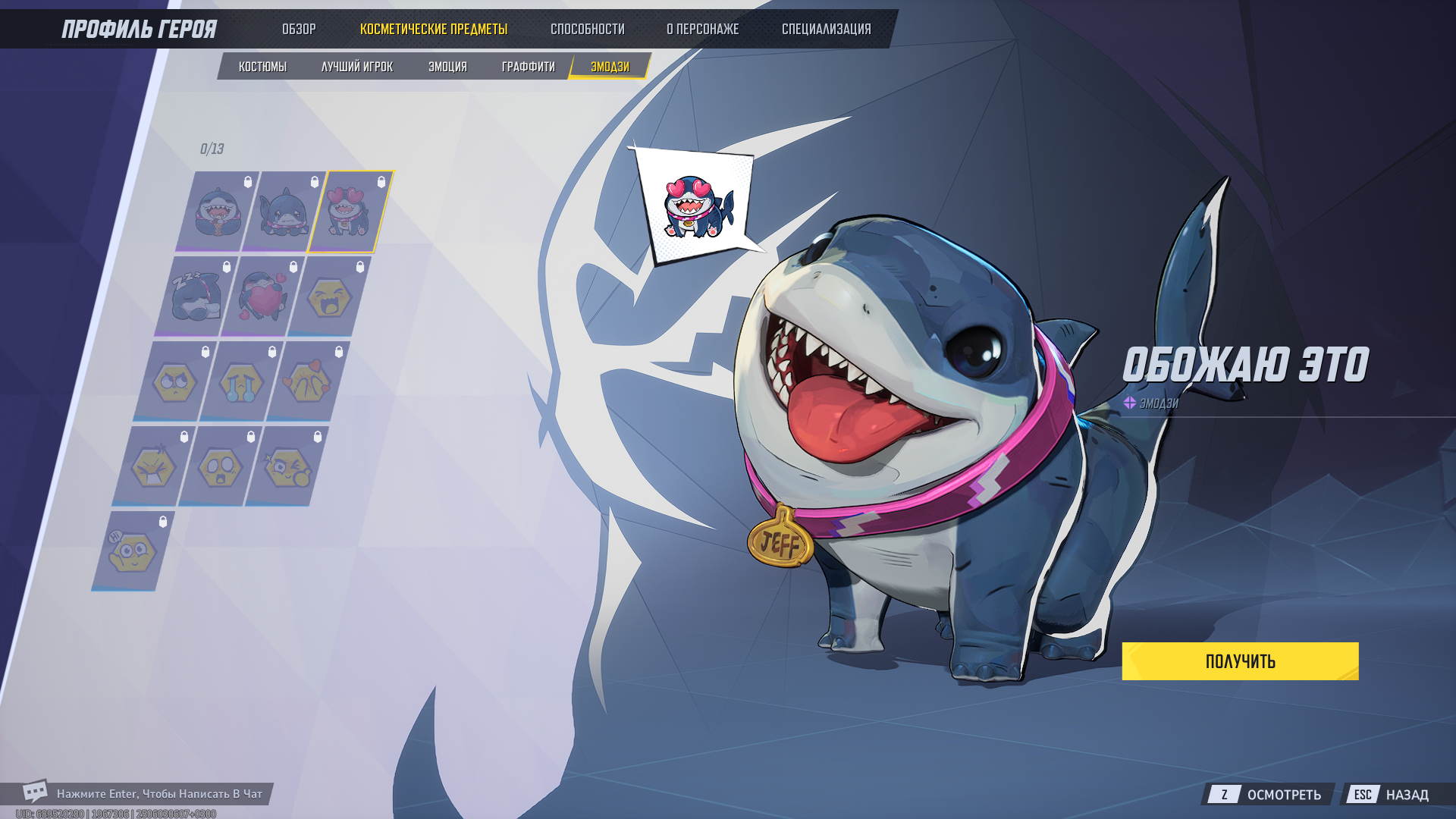
Task: Pick the sleeping shark emoji
Action: 196,297
